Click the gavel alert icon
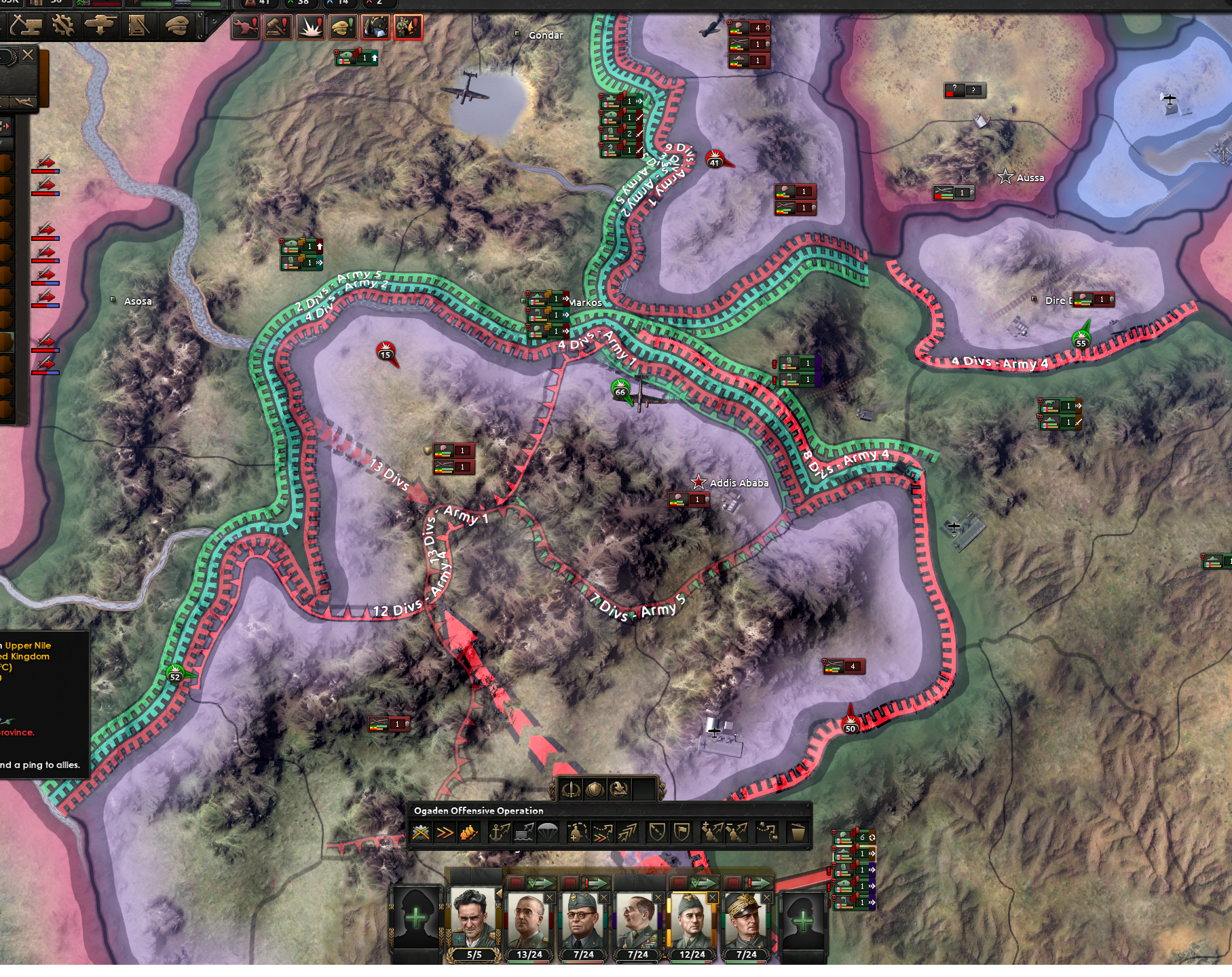The width and height of the screenshot is (1232, 977). [278, 27]
